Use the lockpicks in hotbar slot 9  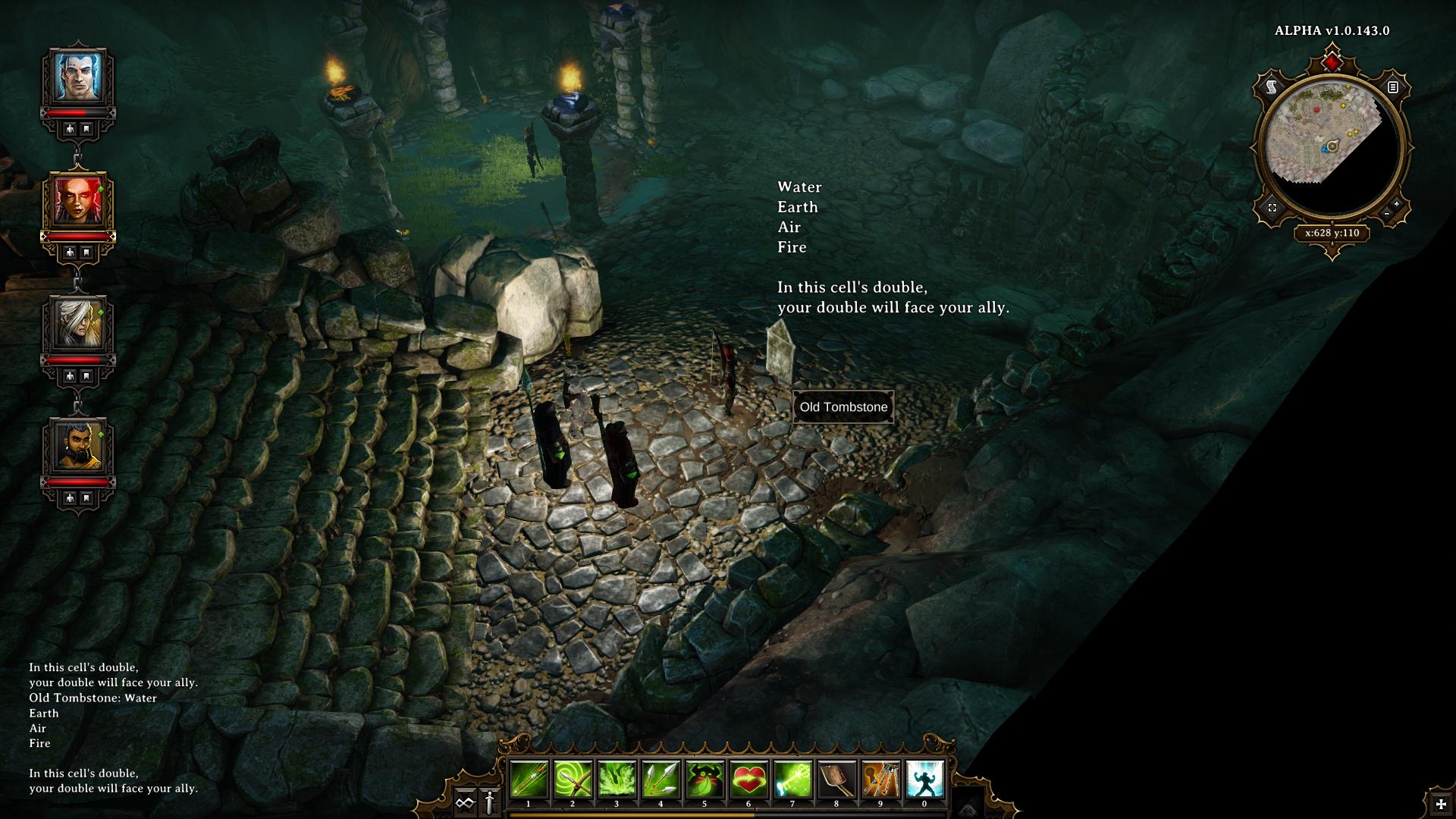click(880, 779)
